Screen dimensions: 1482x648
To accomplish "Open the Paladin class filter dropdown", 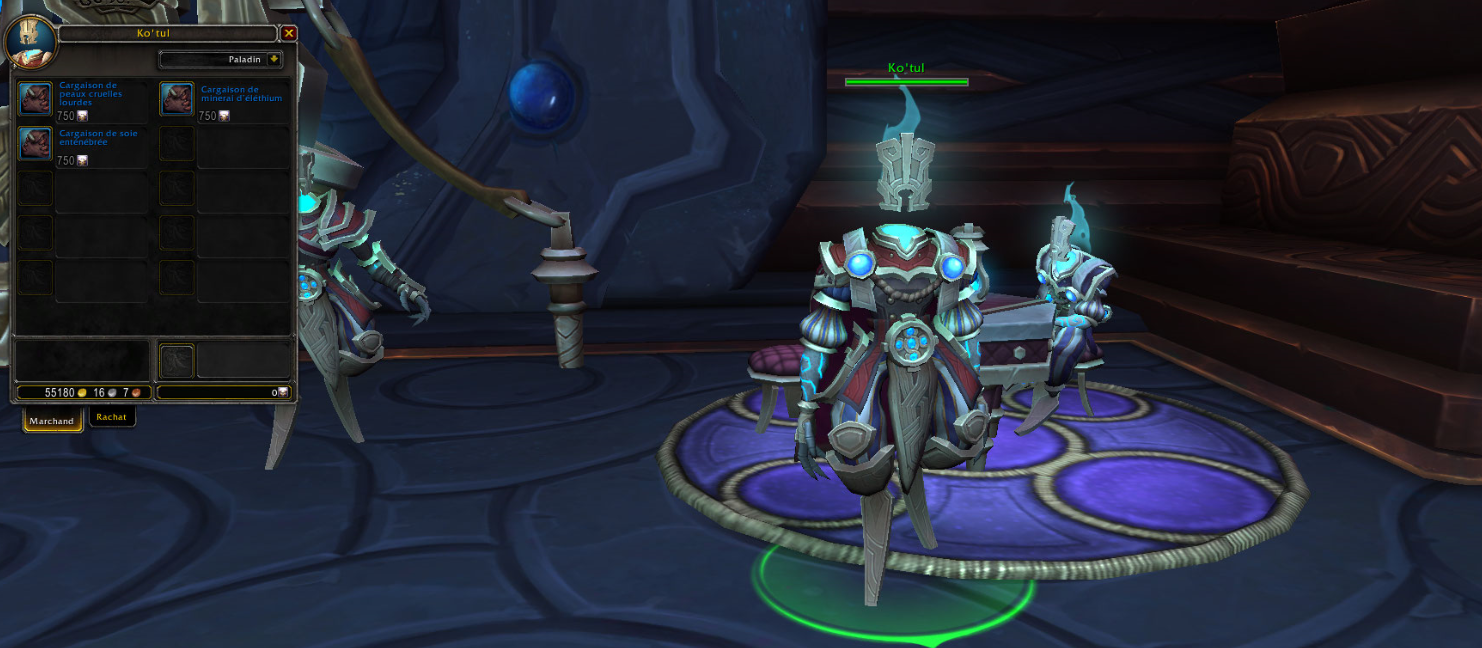I will tap(273, 60).
